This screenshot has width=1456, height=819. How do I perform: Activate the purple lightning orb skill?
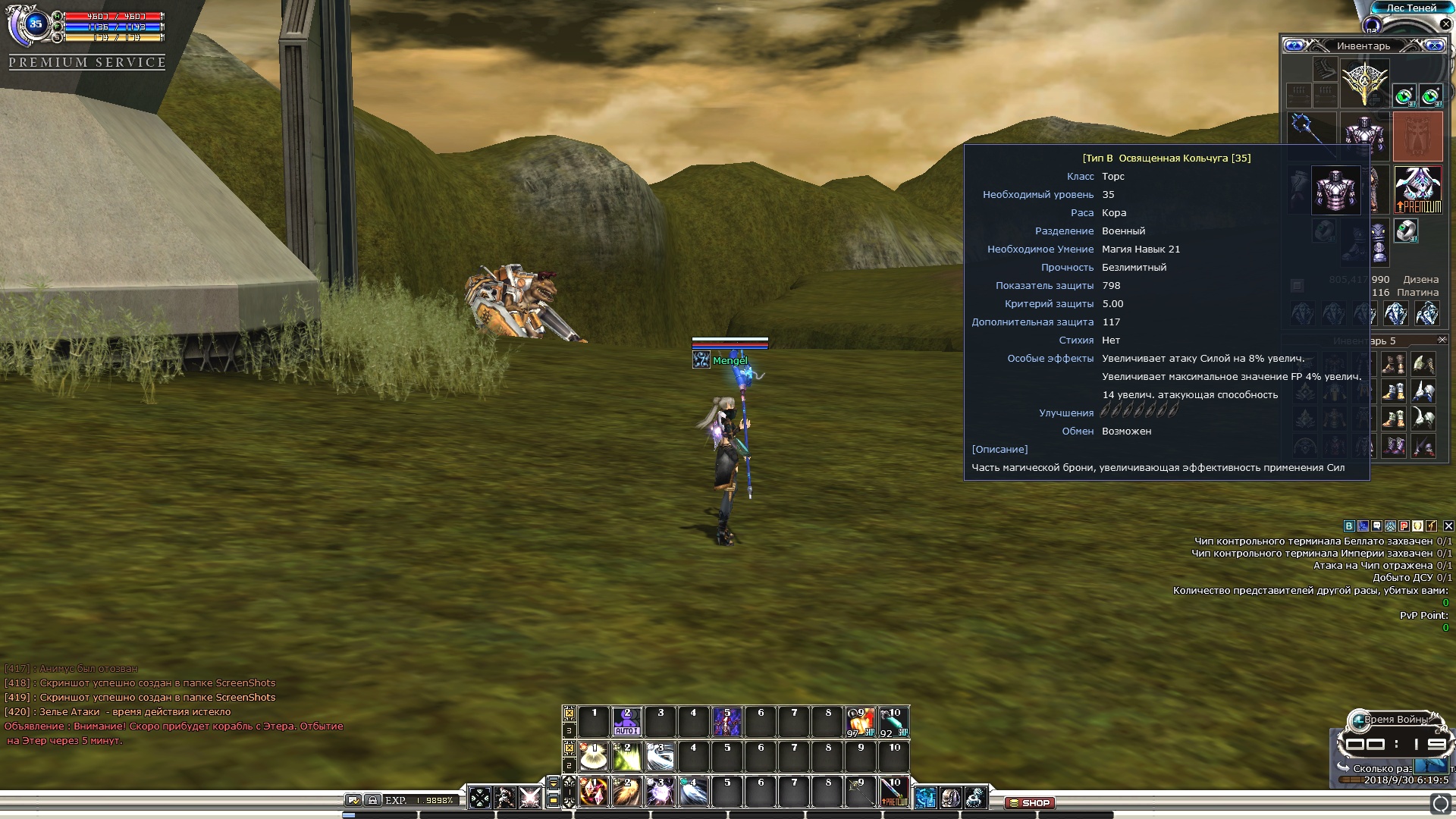[x=660, y=792]
